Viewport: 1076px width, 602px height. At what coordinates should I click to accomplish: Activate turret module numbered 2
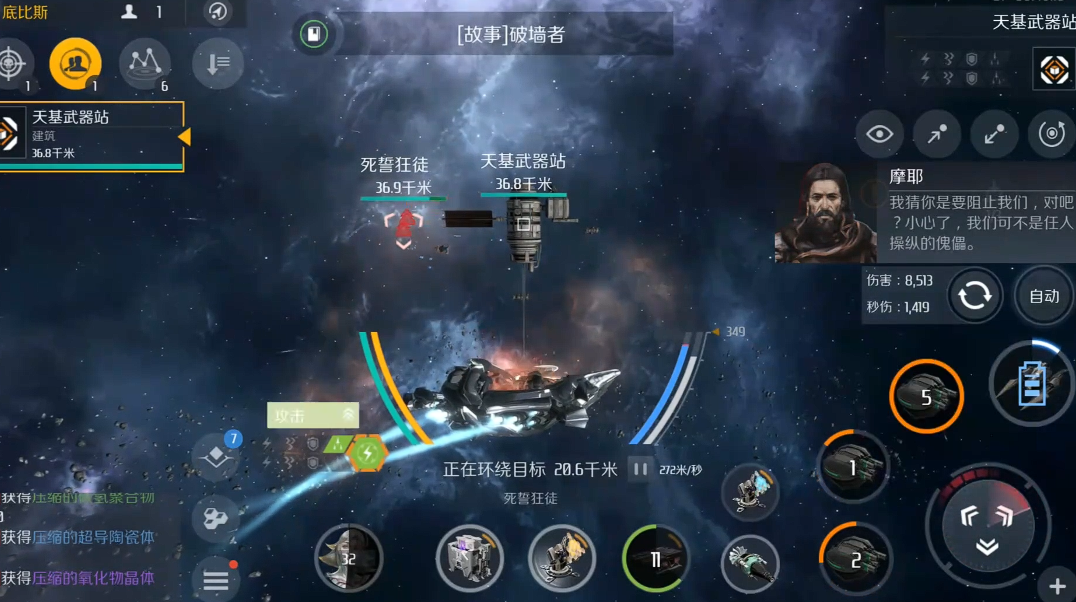[855, 560]
